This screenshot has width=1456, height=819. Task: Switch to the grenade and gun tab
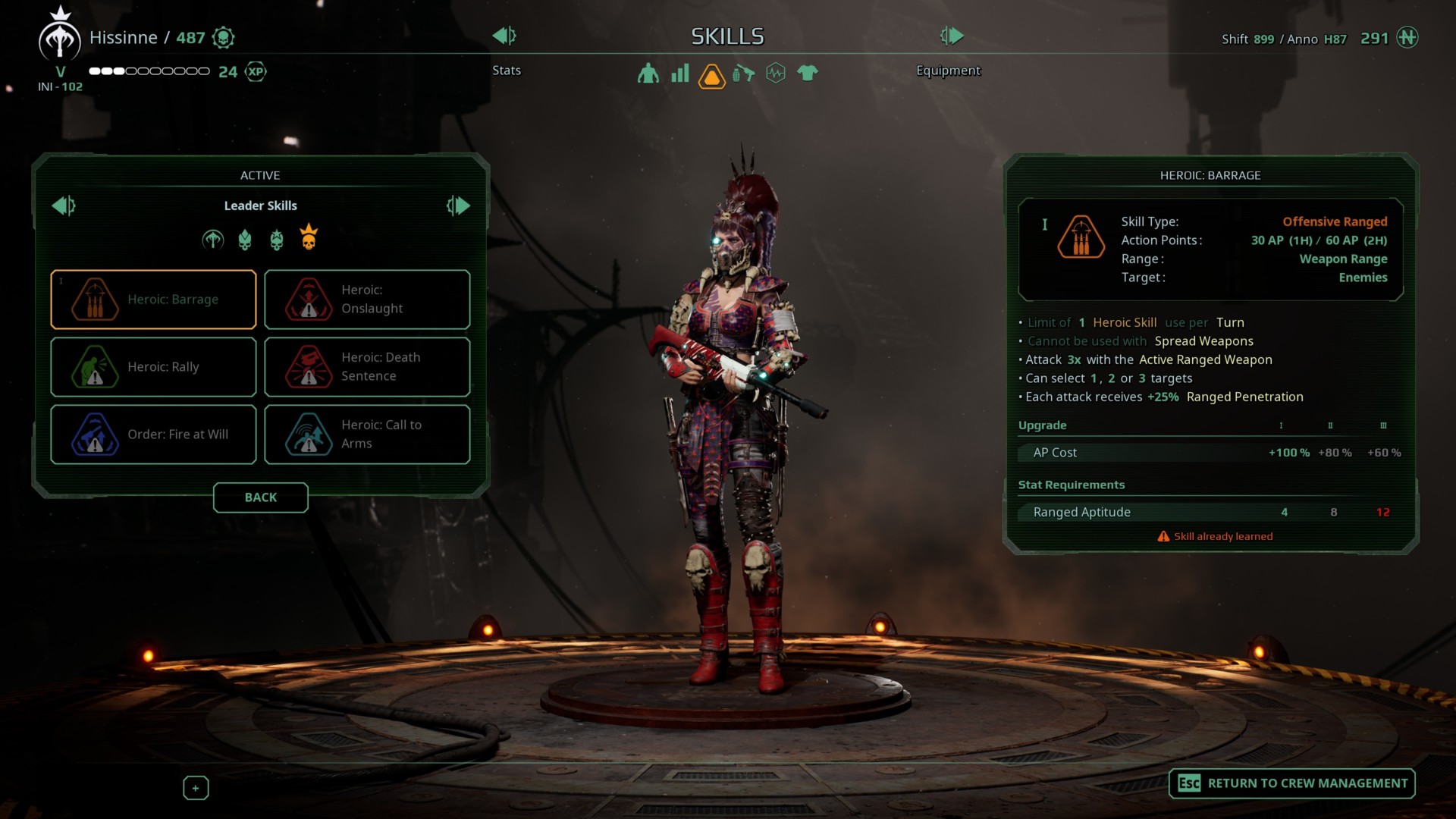[744, 74]
